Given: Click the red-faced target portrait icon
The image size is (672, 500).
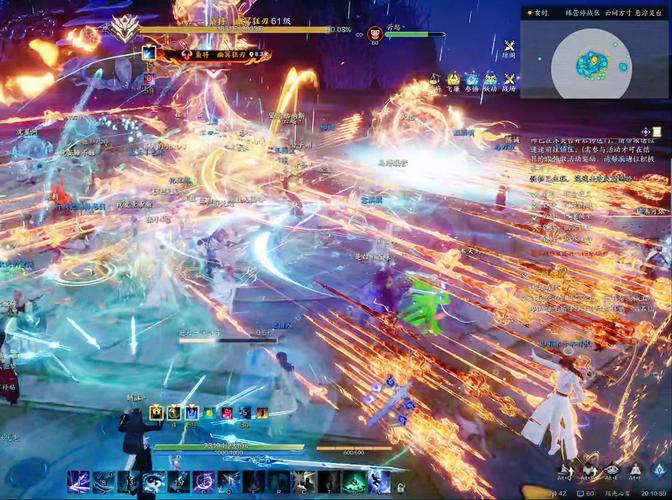Looking at the screenshot, I should (x=375, y=33).
